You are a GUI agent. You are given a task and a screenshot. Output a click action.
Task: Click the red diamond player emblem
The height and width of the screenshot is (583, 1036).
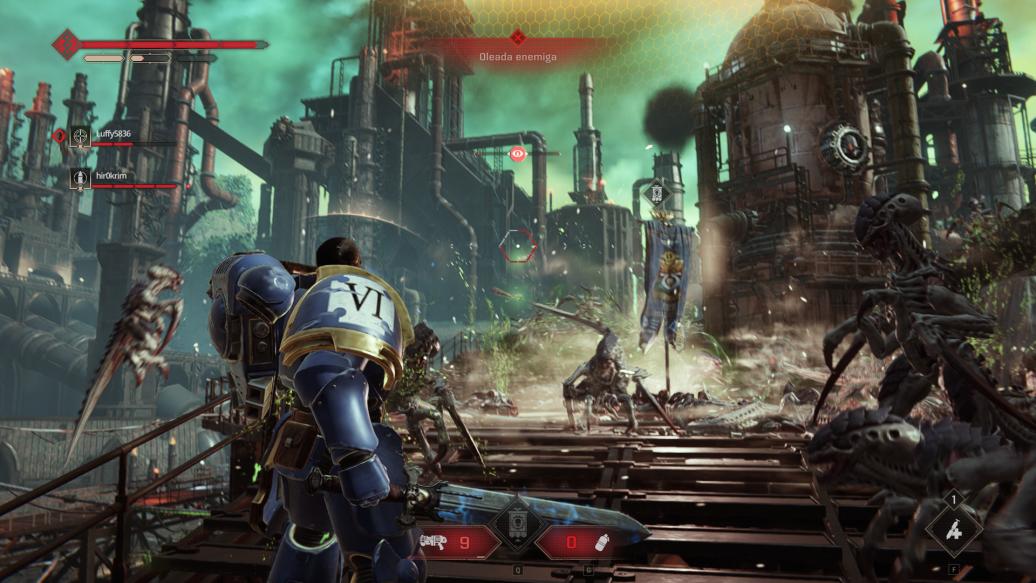(66, 44)
